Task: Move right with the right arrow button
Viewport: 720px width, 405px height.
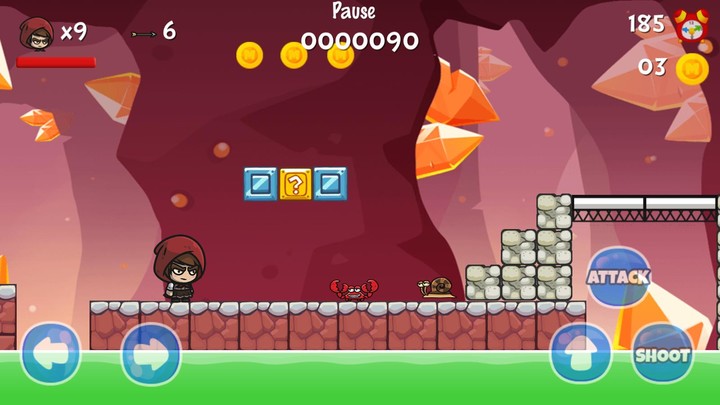Action: pyautogui.click(x=151, y=353)
